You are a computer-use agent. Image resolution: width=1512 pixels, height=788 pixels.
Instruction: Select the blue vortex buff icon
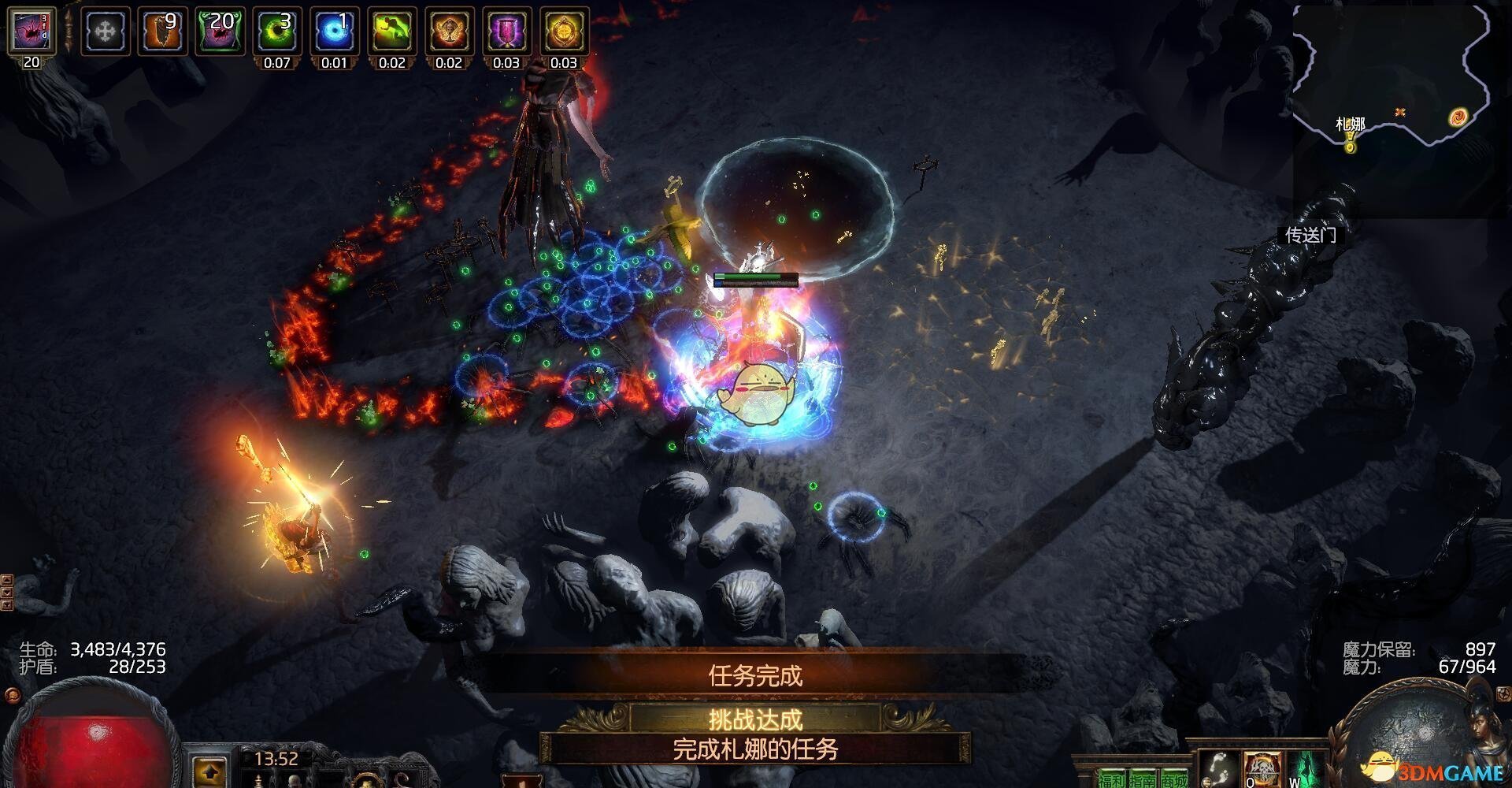335,32
